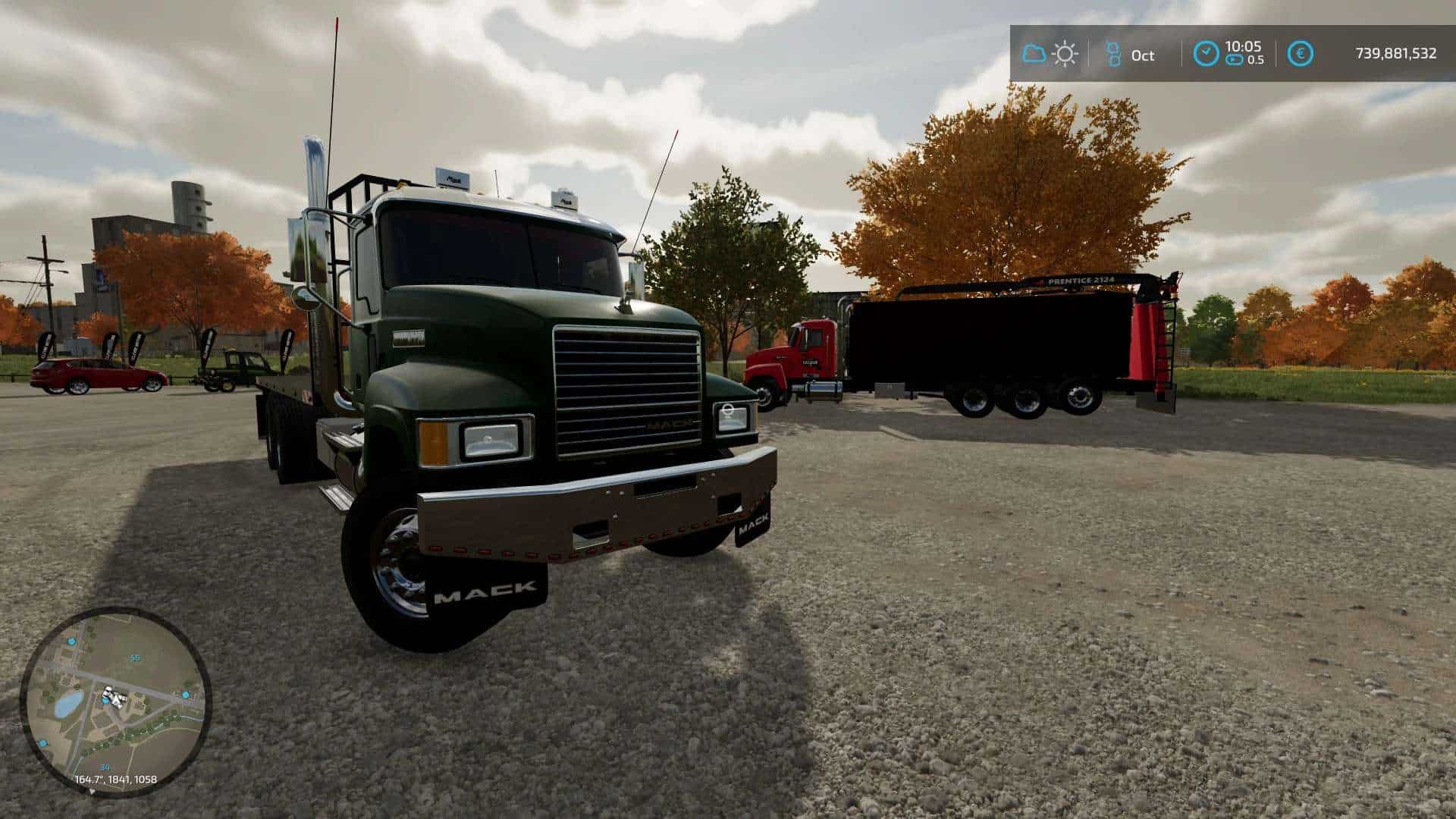
Task: Click the cloud and sun weather icon
Action: pyautogui.click(x=1050, y=54)
